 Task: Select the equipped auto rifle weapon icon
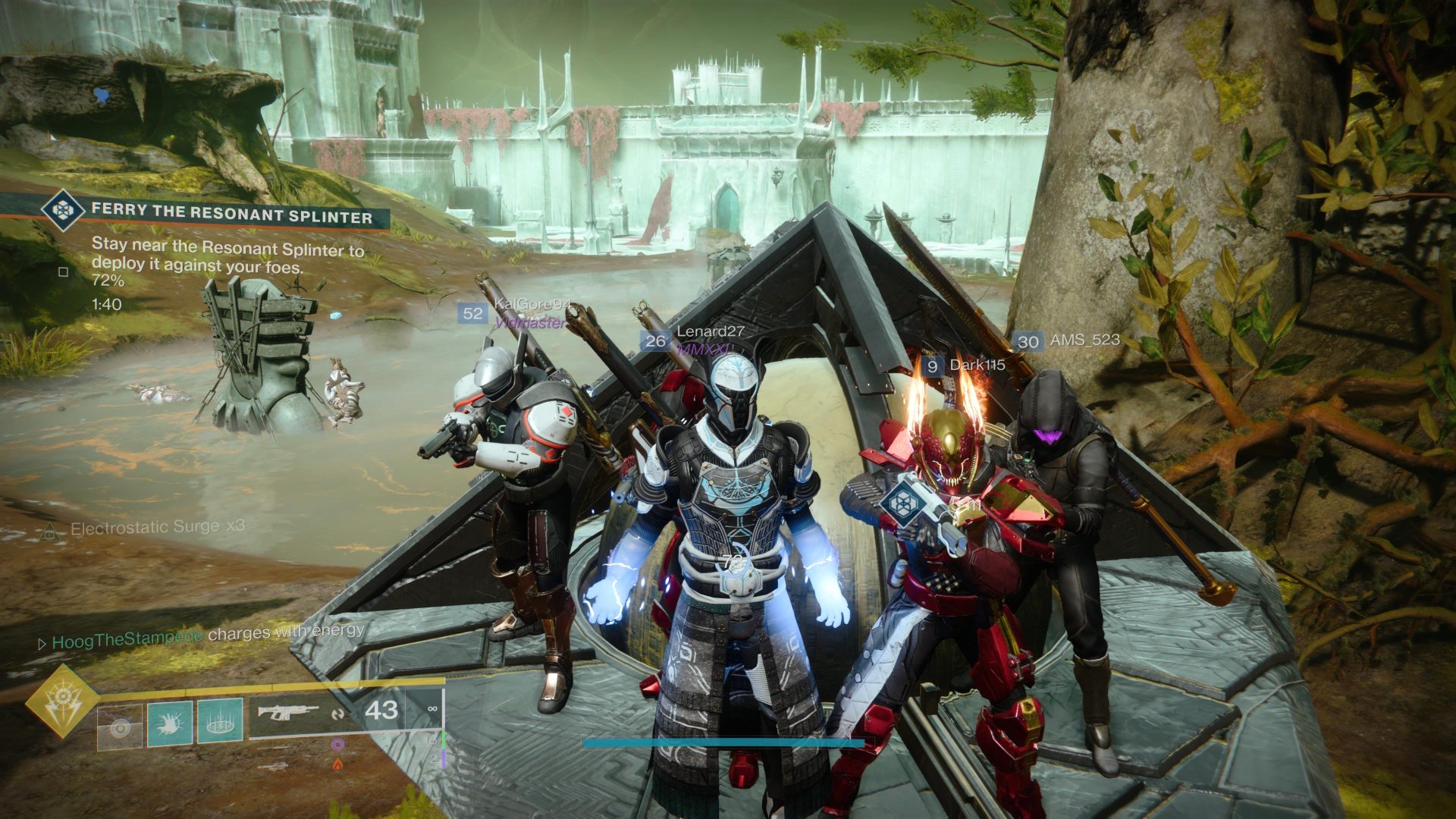(x=287, y=711)
